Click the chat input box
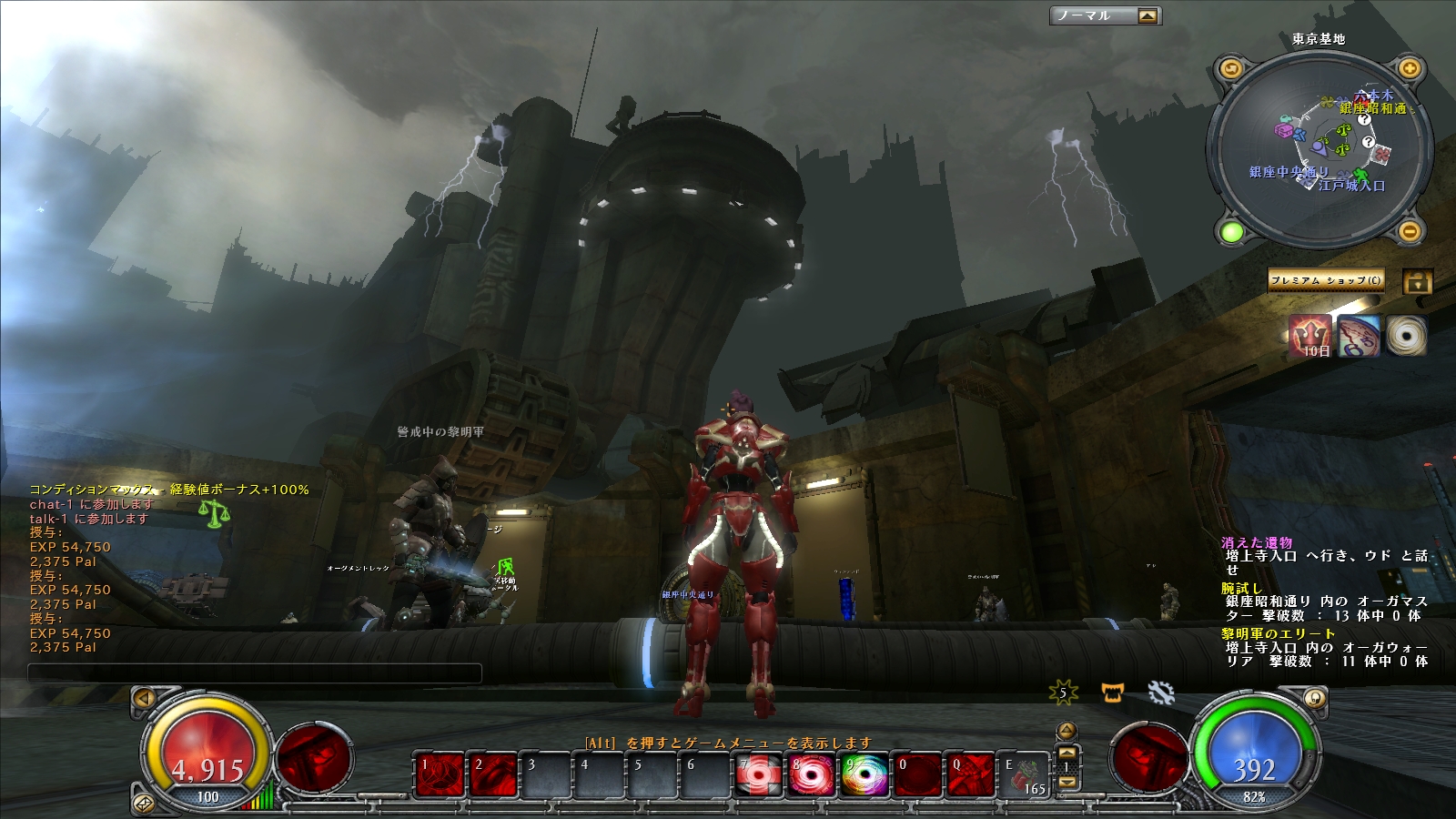1456x819 pixels. click(x=255, y=673)
